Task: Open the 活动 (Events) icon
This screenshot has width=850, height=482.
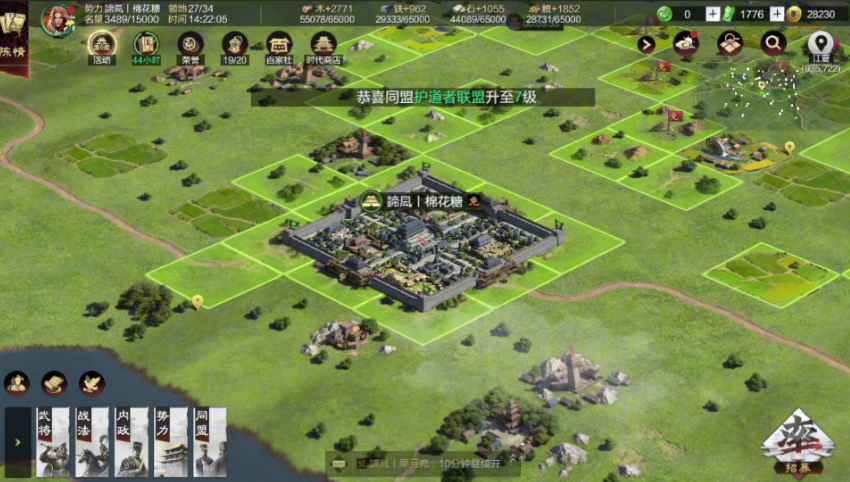Action: point(101,46)
